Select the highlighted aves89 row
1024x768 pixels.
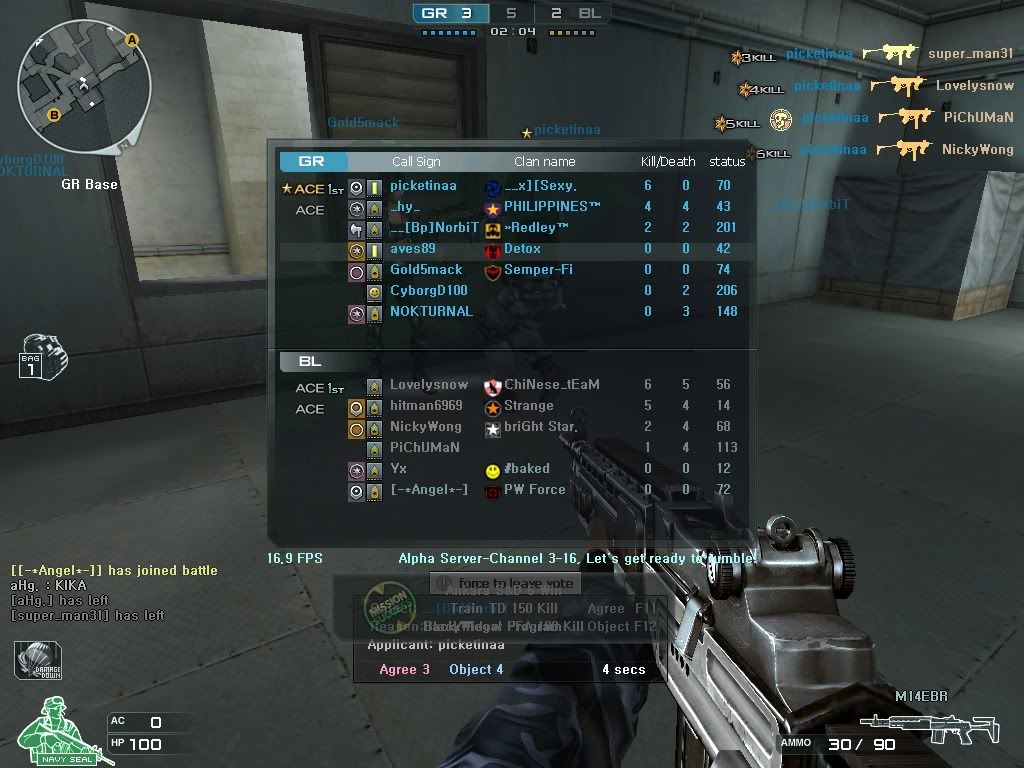tap(413, 249)
